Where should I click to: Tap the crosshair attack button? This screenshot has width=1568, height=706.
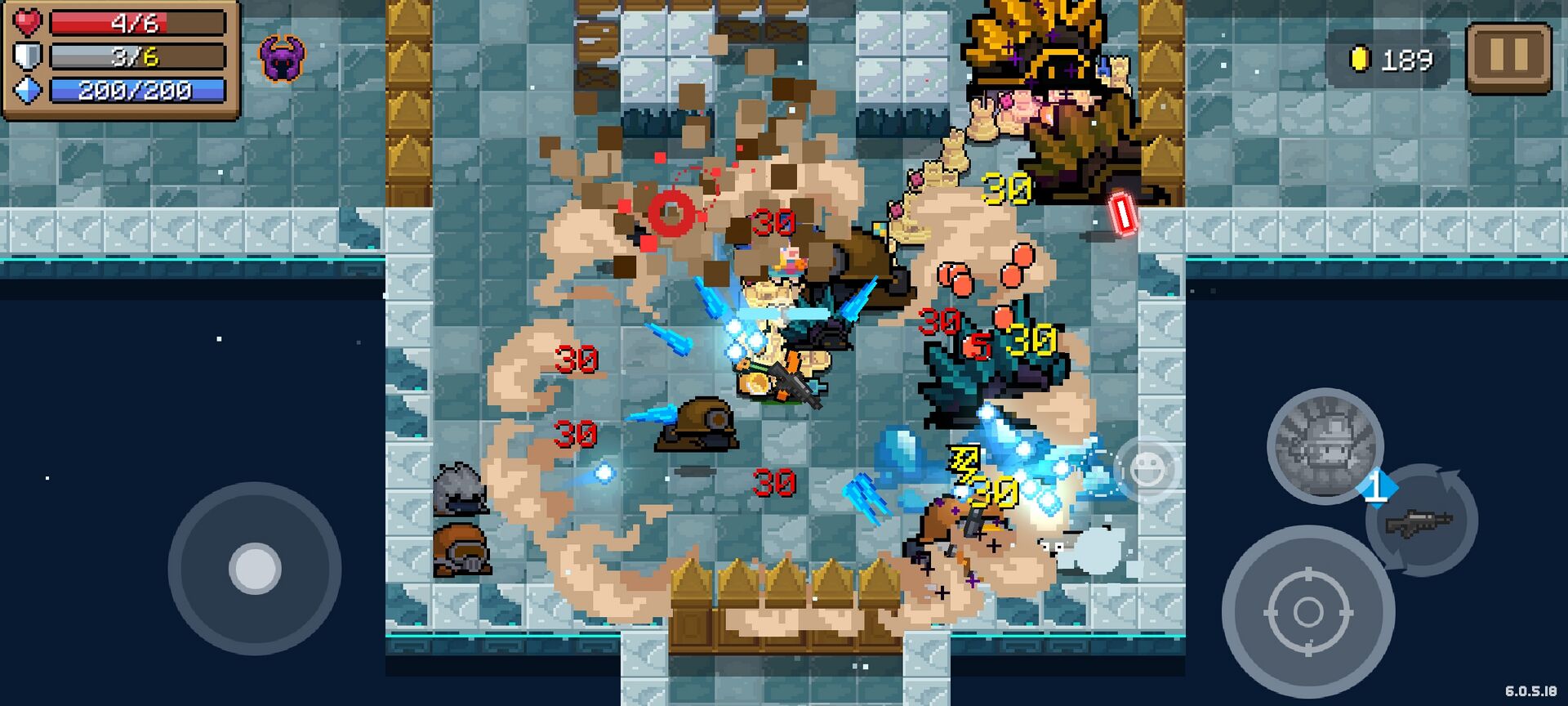coord(1307,611)
